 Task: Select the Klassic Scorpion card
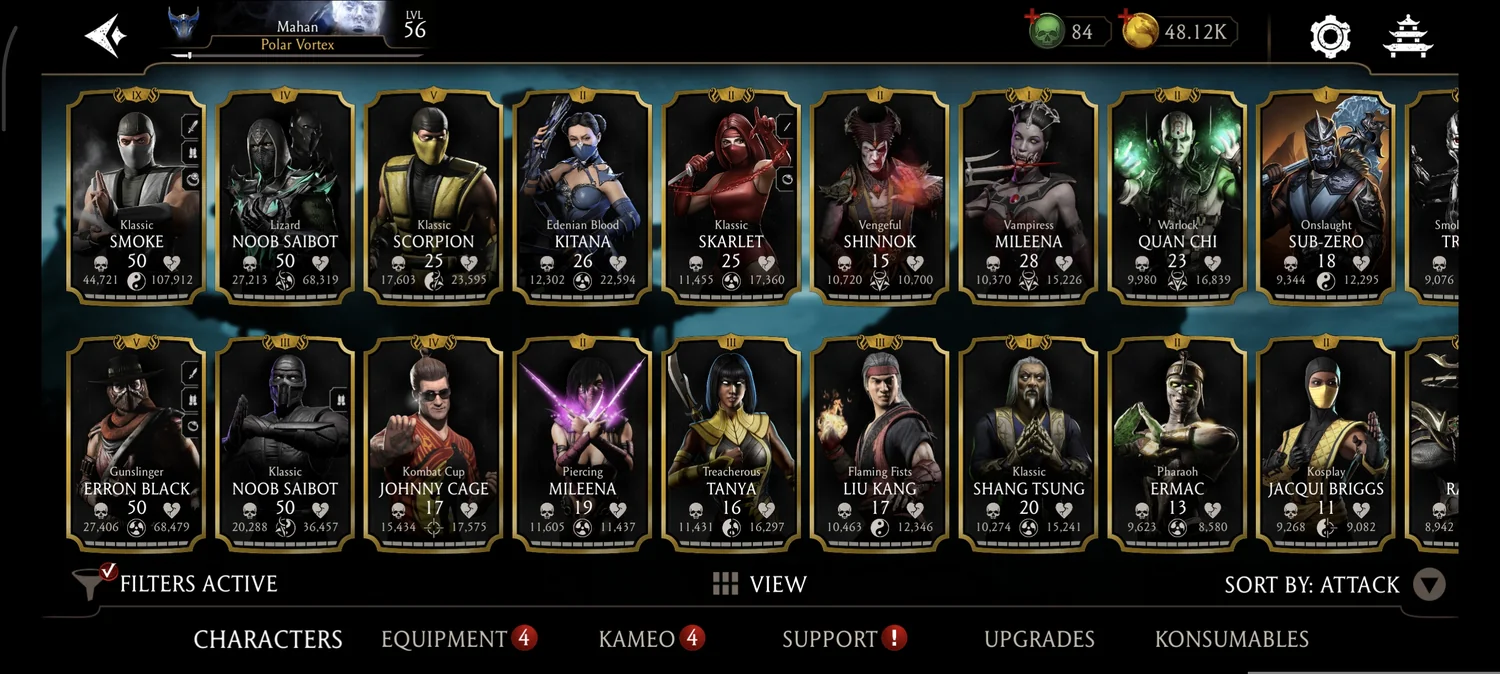434,195
